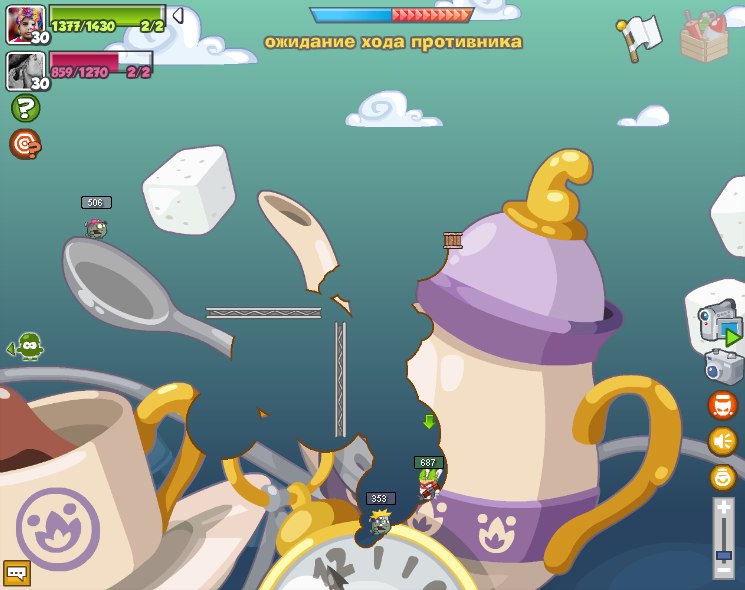Click the orange target hint button
Viewport: 745px width, 590px height.
pos(25,144)
